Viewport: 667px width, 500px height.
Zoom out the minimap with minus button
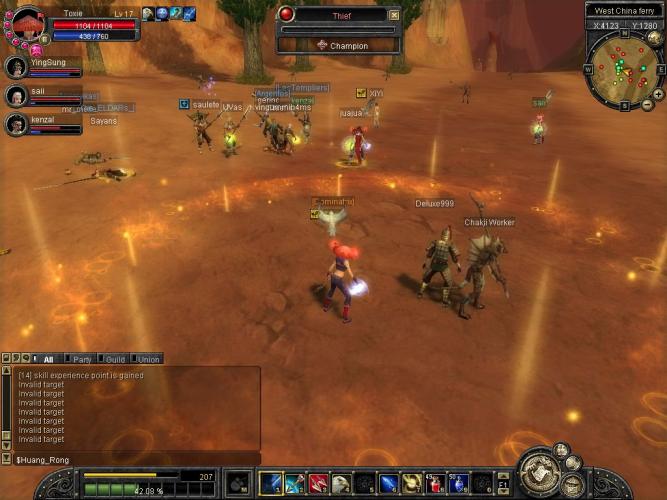[646, 105]
